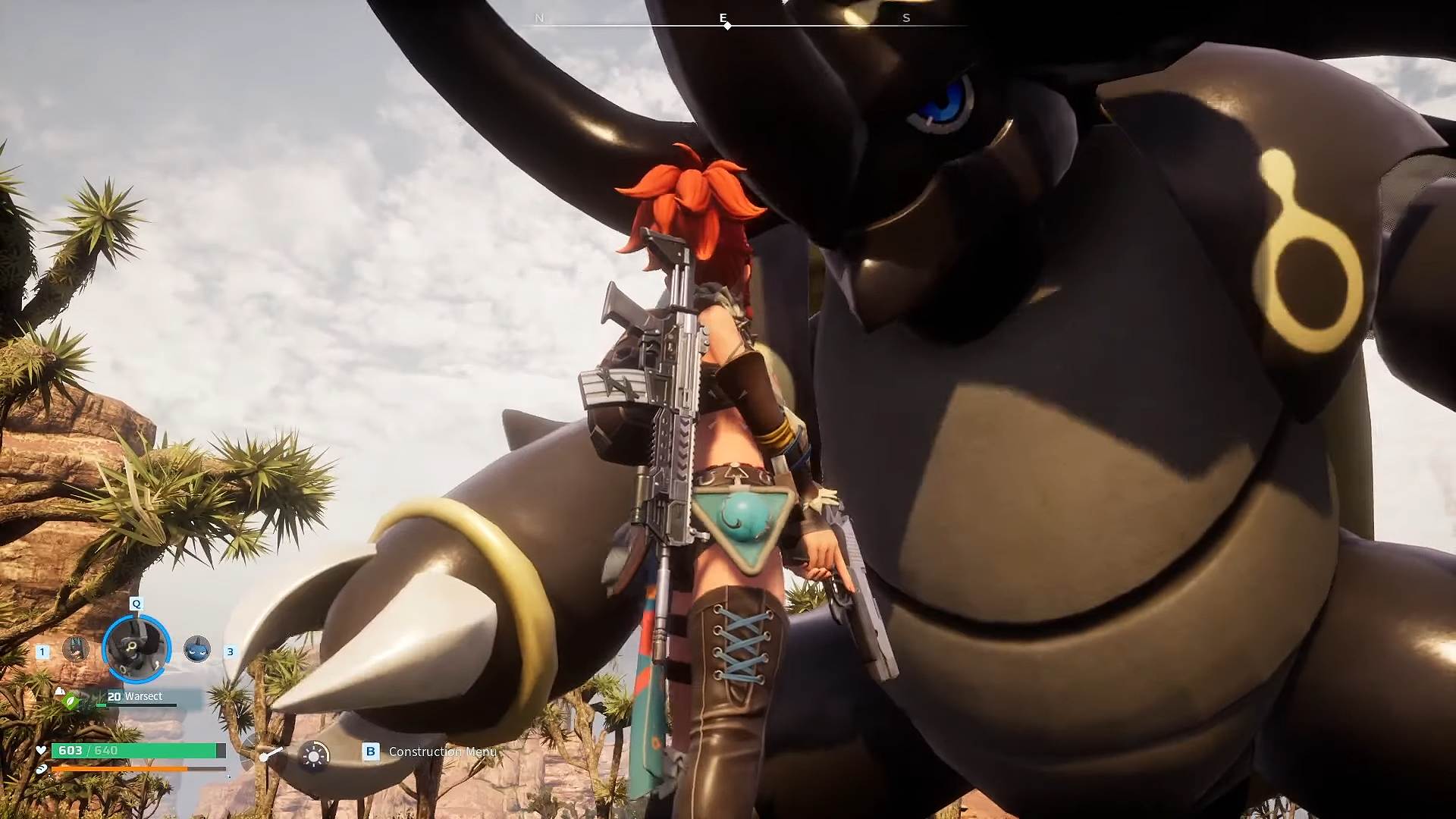The height and width of the screenshot is (819, 1456).
Task: Click the compass bar heading marker
Action: click(x=727, y=26)
